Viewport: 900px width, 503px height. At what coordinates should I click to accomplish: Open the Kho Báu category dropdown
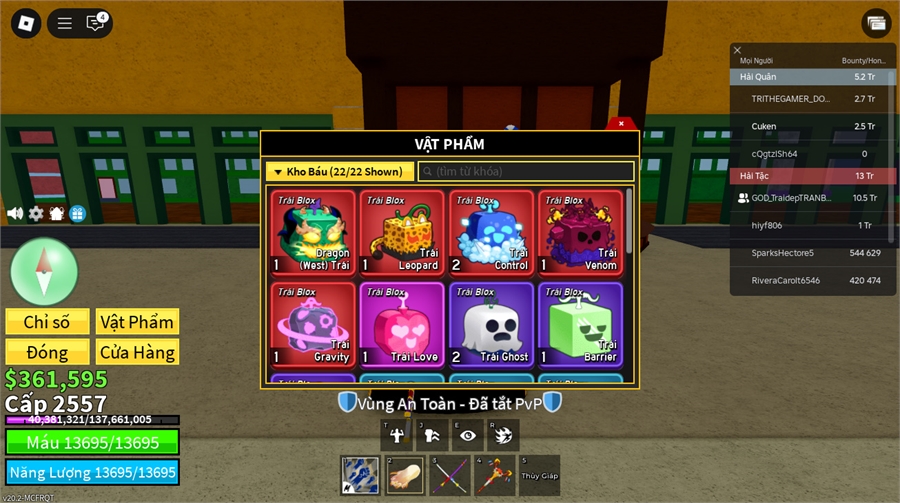point(340,171)
